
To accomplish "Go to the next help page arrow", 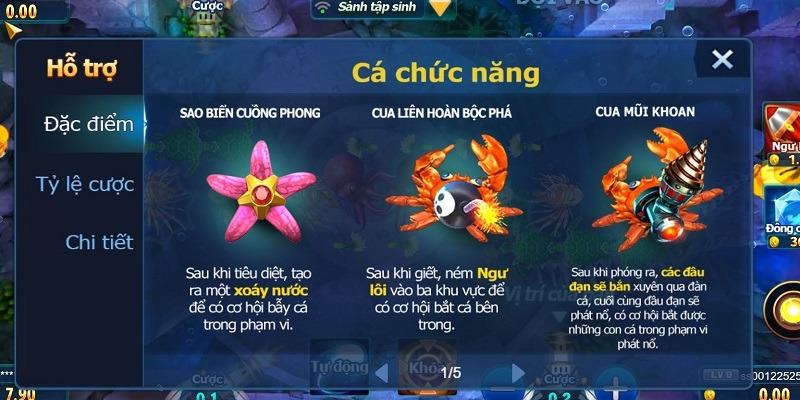I will [518, 373].
